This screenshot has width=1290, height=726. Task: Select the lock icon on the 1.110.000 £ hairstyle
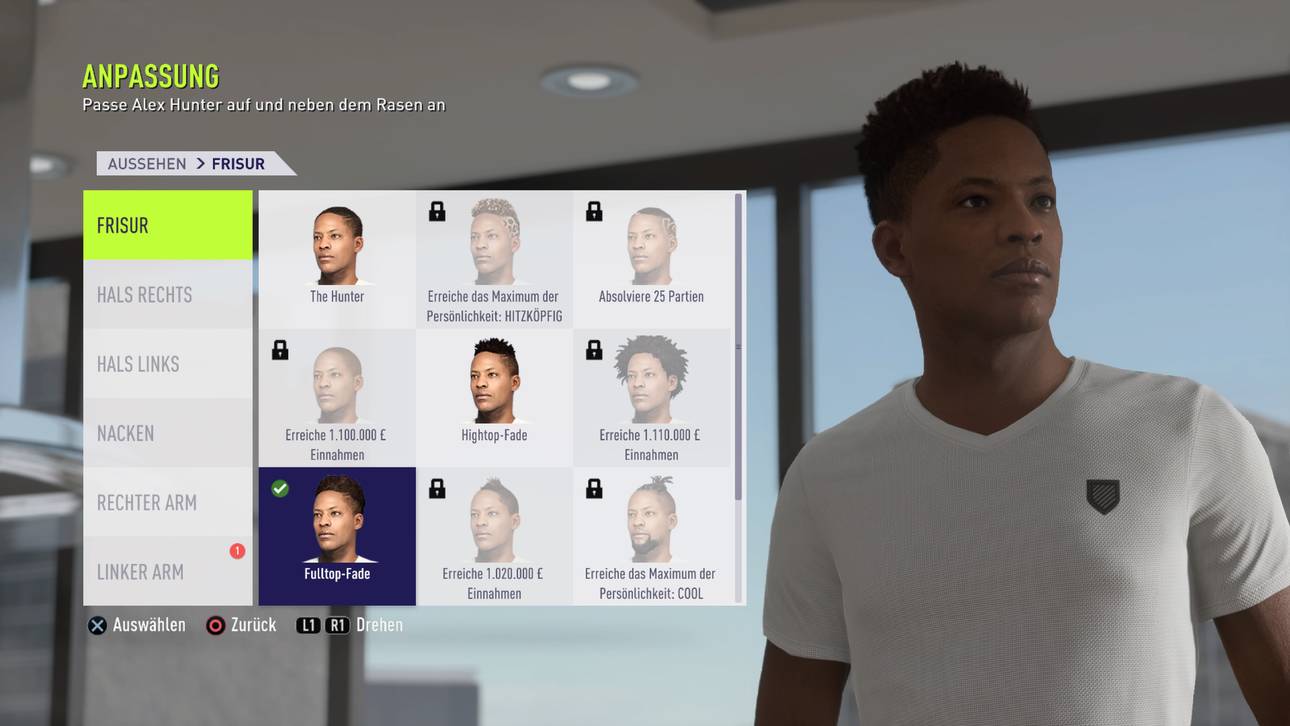pos(594,350)
